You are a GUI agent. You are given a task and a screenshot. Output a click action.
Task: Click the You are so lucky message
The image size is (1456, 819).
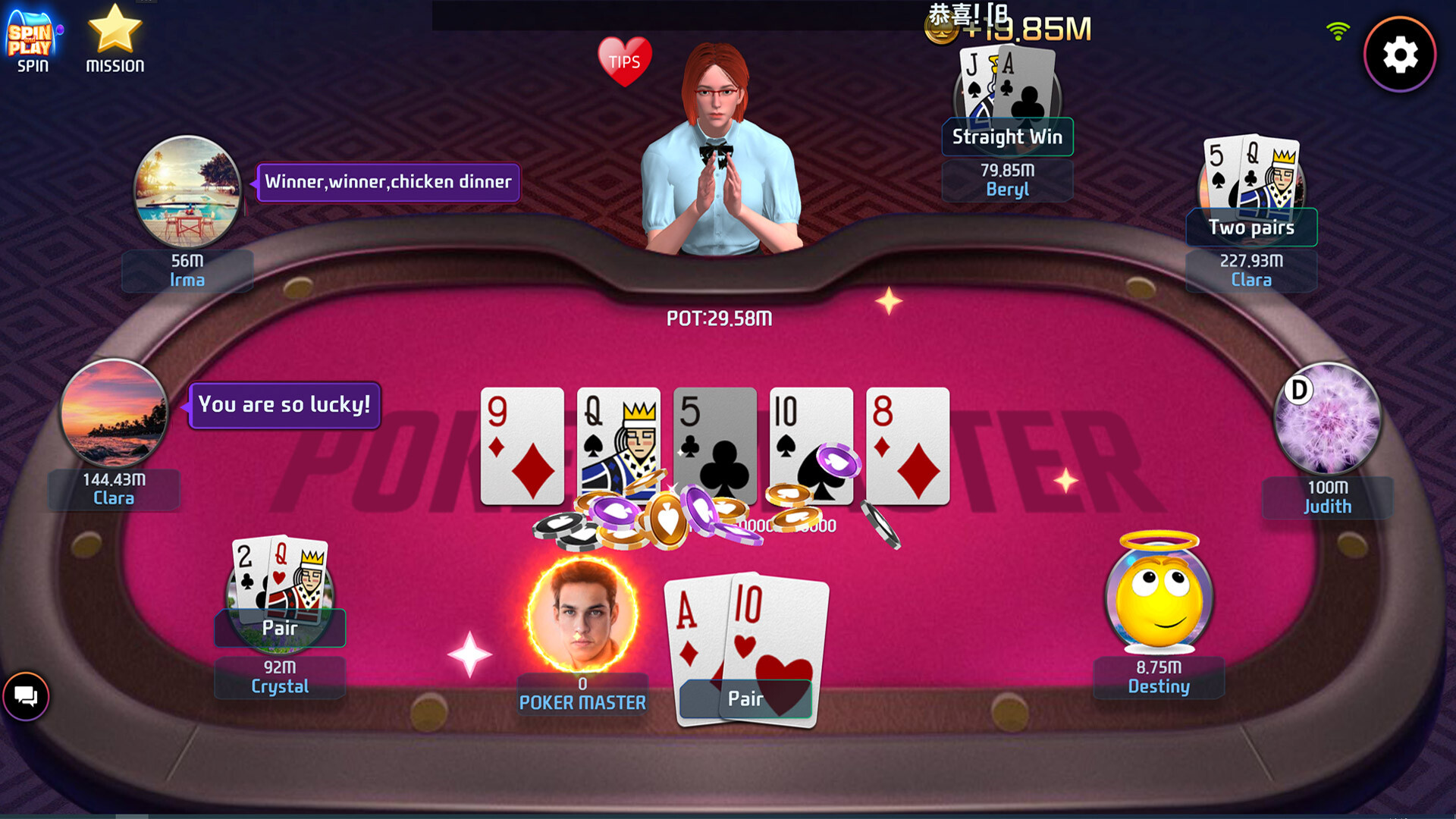(x=284, y=405)
